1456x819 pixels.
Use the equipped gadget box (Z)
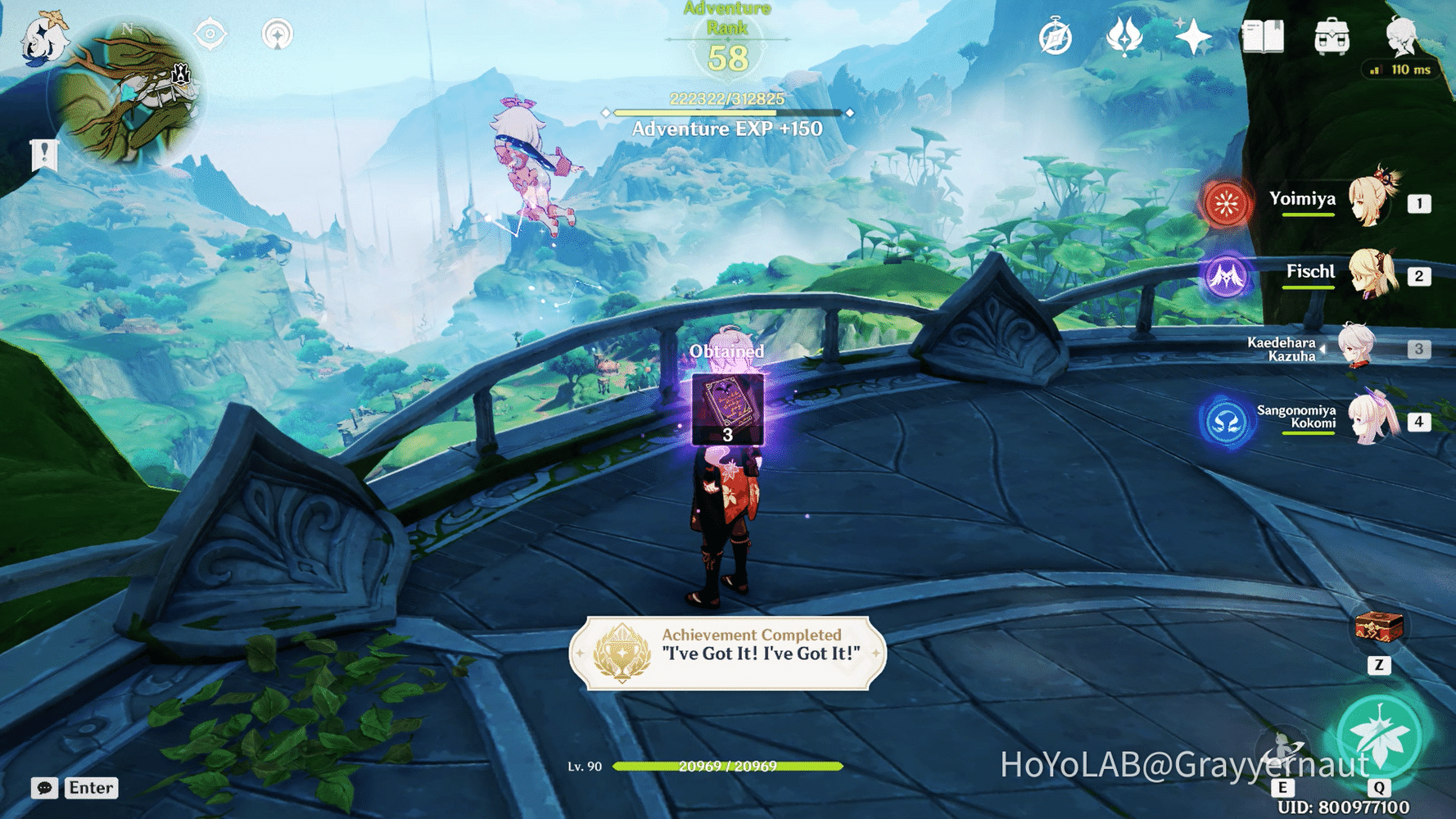[x=1377, y=627]
